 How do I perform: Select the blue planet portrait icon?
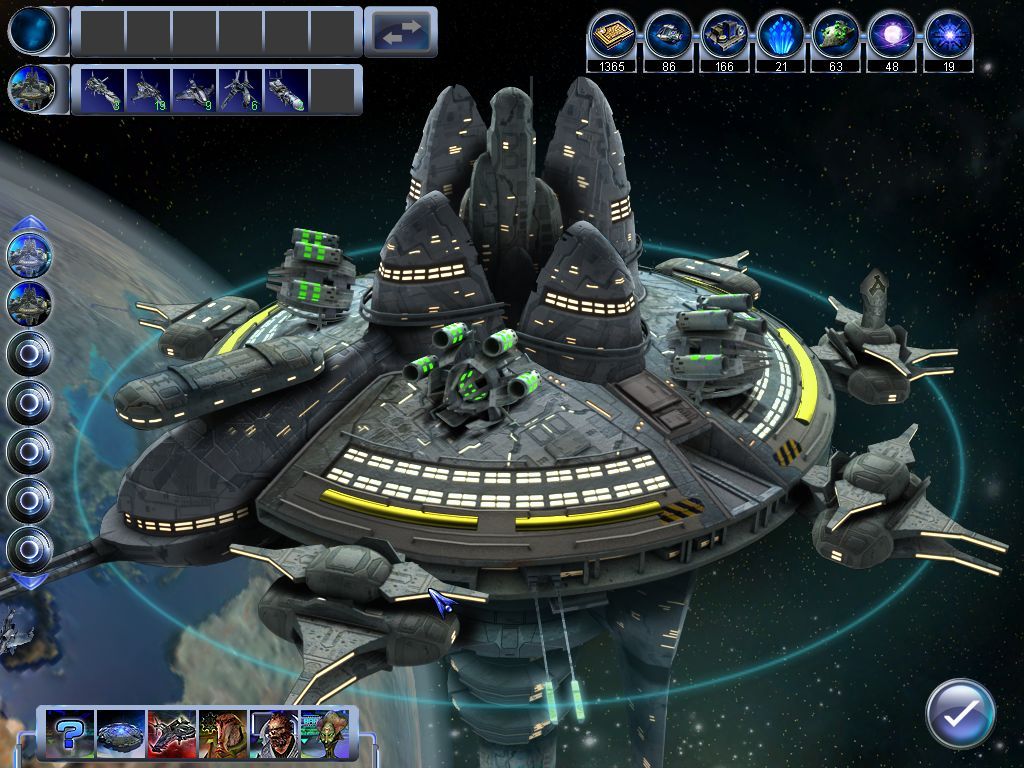30,31
